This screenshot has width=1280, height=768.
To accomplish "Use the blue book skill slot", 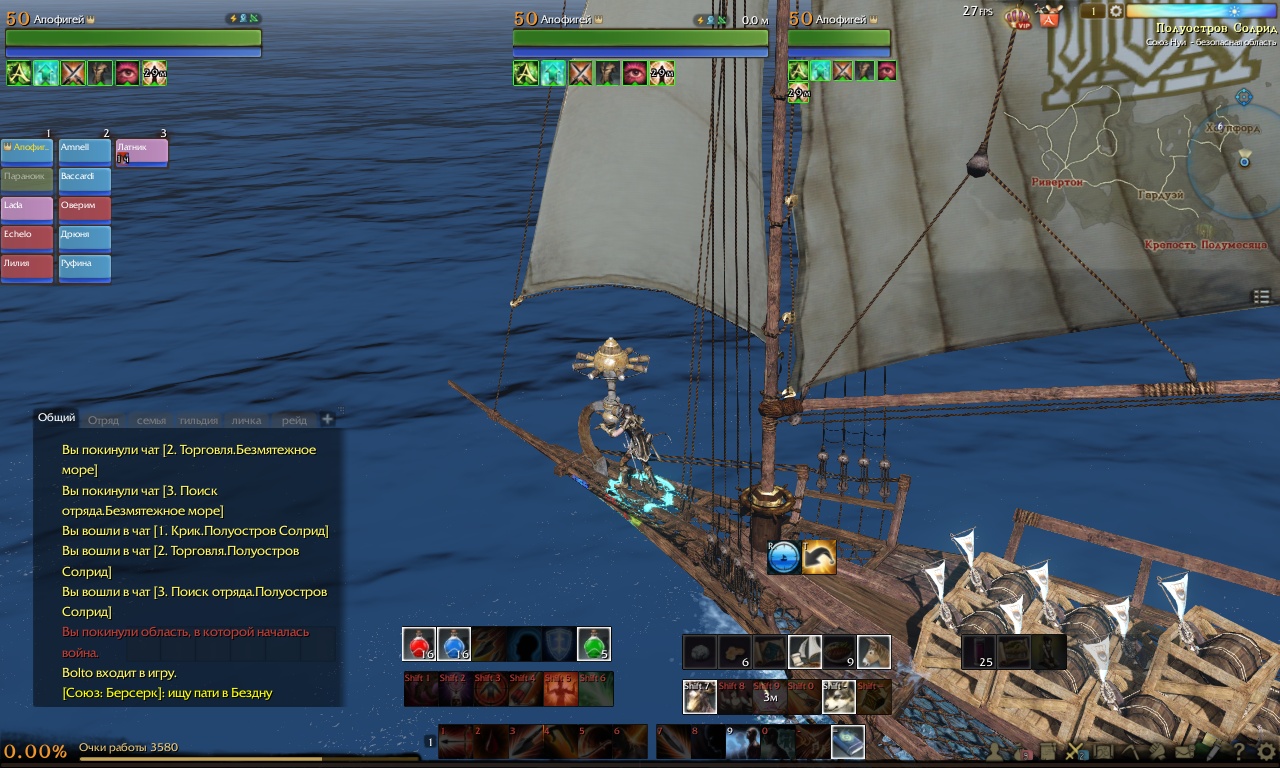I will pyautogui.click(x=847, y=741).
